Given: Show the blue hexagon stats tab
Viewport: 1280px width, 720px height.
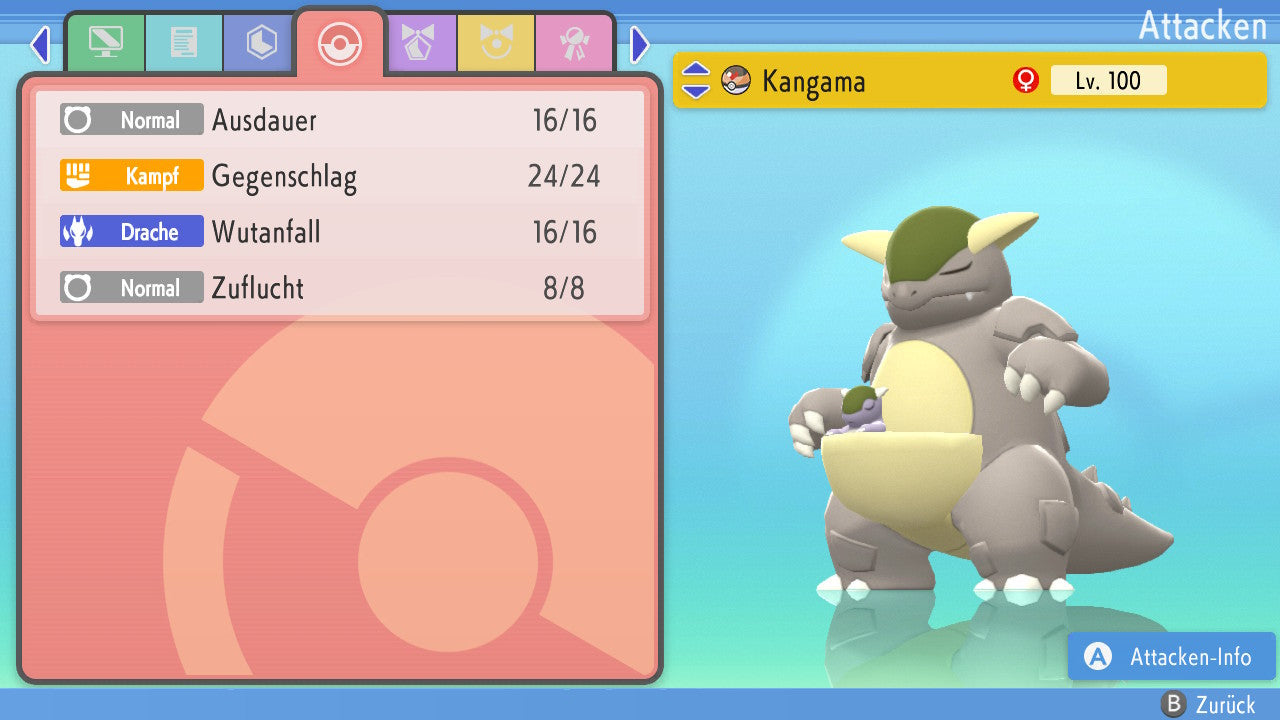Looking at the screenshot, I should click(261, 43).
